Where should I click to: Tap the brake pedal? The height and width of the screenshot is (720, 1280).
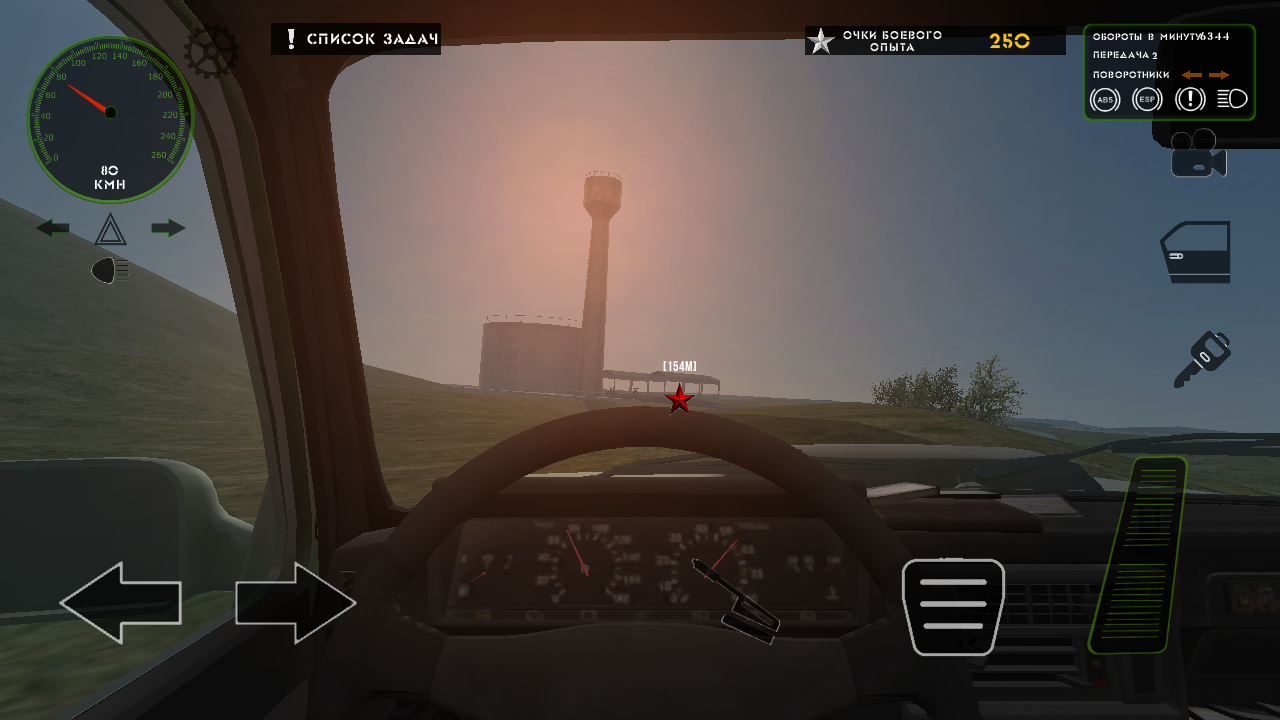tap(953, 607)
